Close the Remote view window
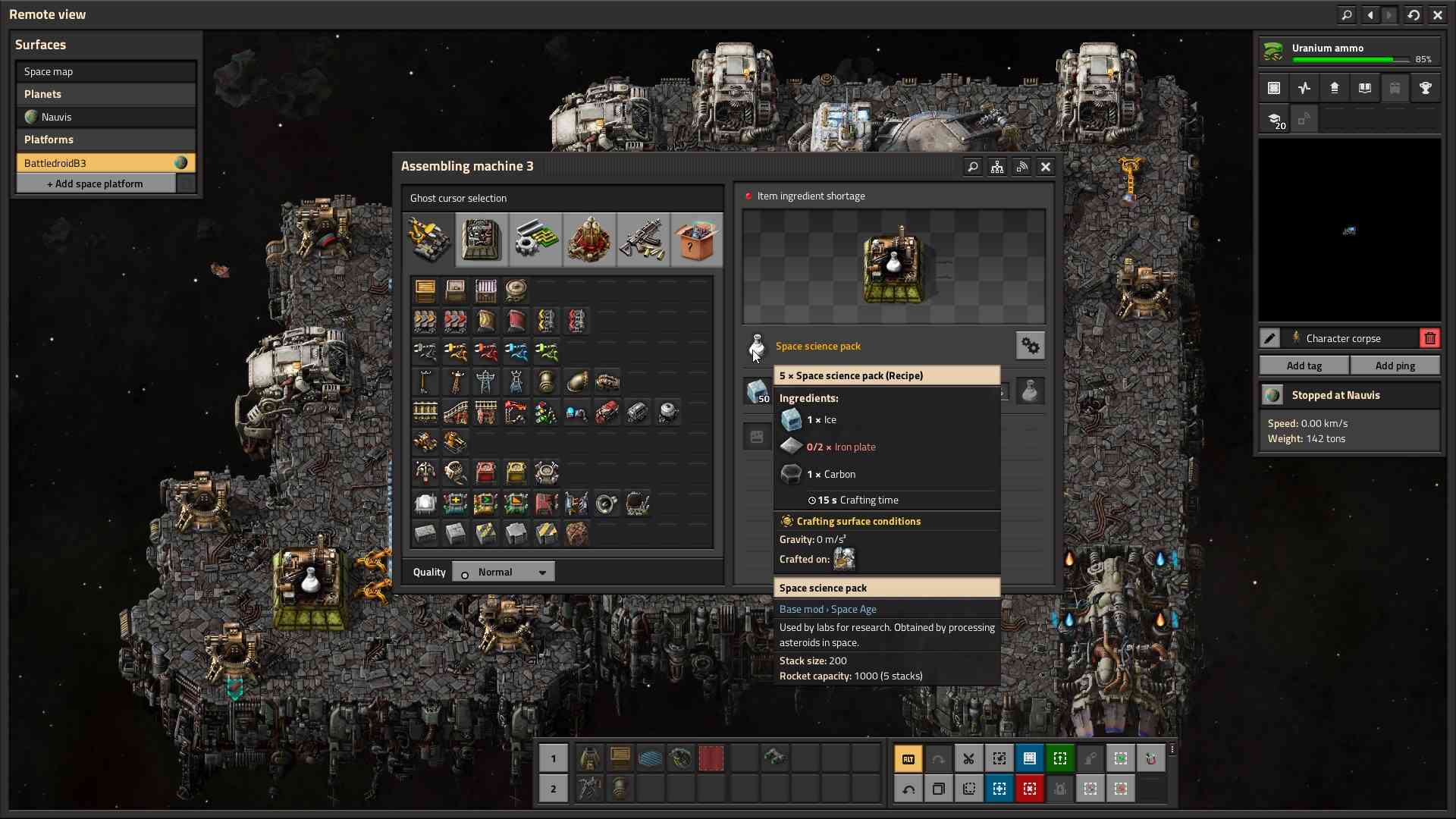This screenshot has width=1456, height=819. 1438,14
